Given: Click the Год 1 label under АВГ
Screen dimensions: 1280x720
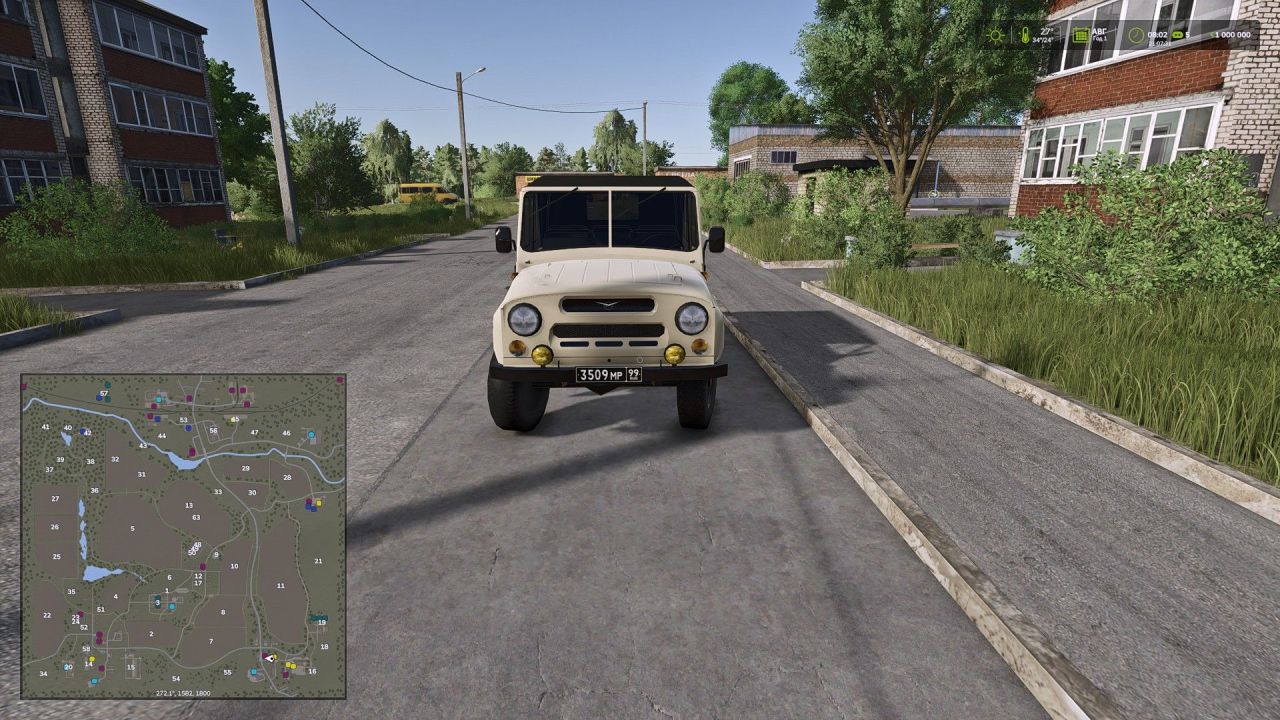Looking at the screenshot, I should click(1098, 38).
